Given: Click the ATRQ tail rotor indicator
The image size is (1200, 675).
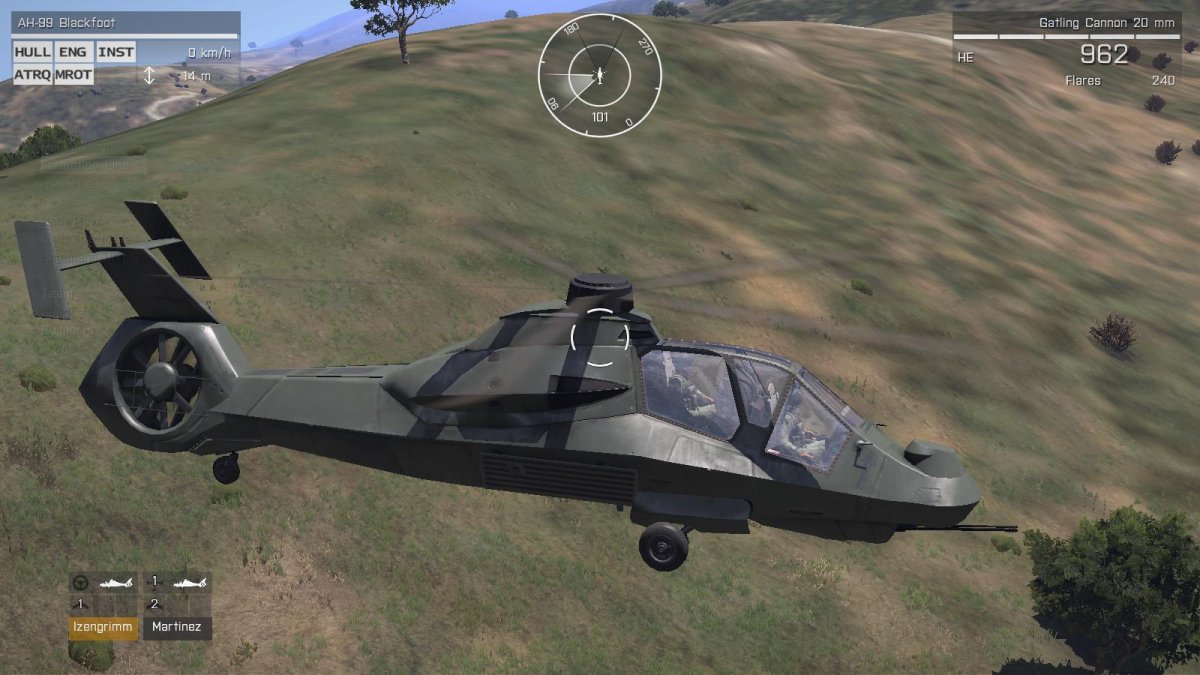Looking at the screenshot, I should point(32,75).
